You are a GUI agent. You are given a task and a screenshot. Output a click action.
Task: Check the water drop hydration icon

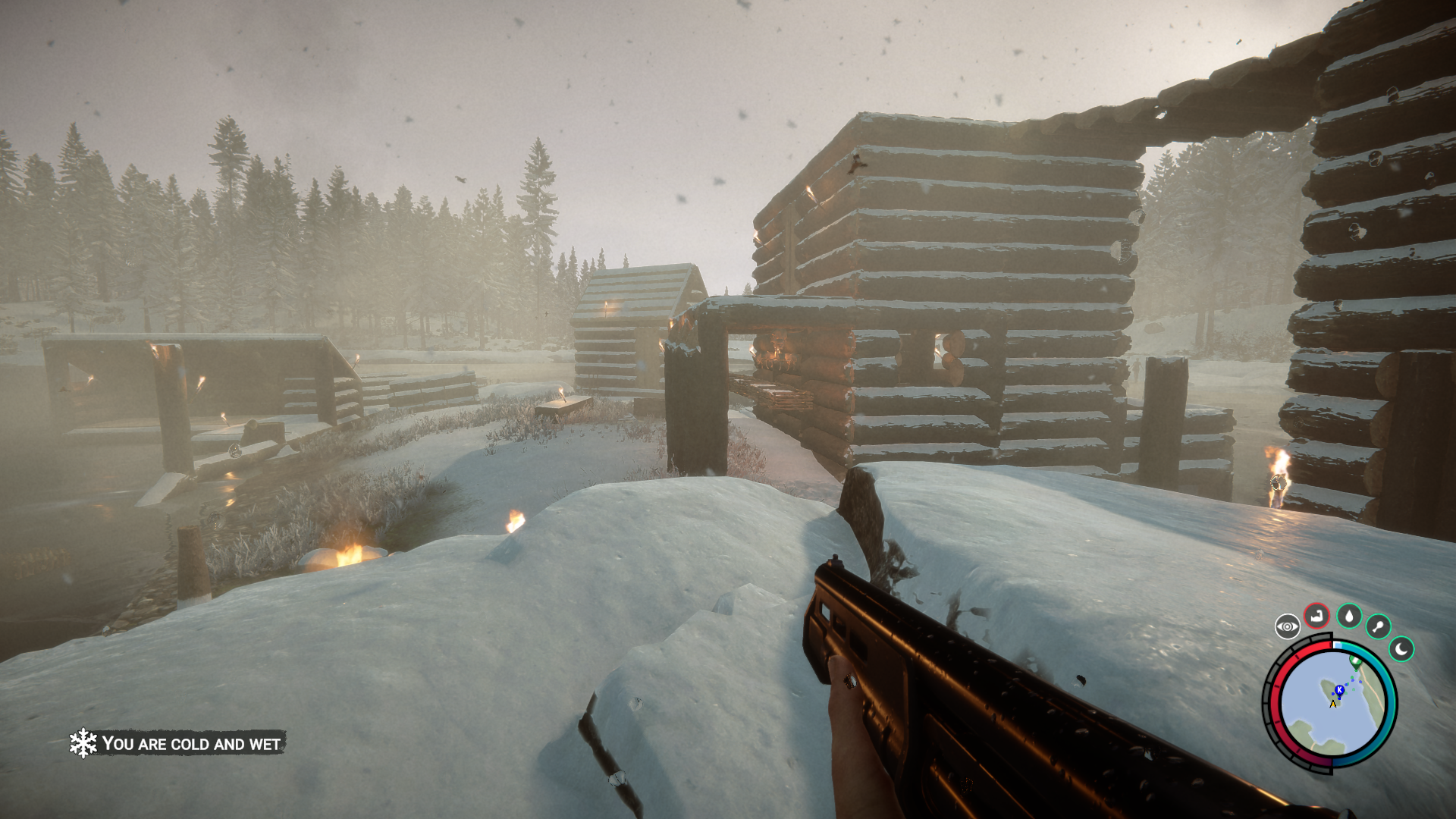coord(1349,616)
